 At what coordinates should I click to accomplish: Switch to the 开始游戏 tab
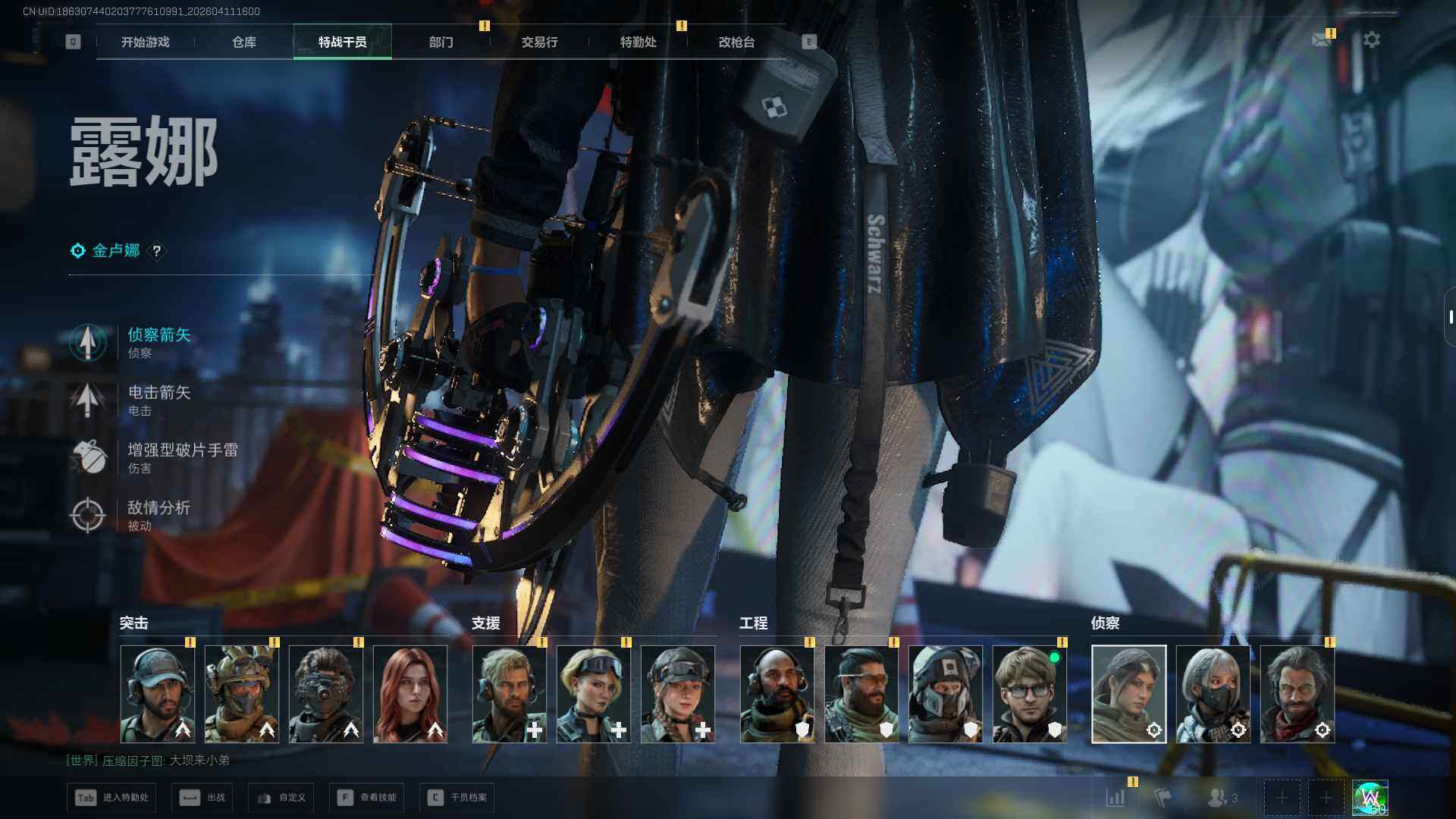[x=145, y=42]
